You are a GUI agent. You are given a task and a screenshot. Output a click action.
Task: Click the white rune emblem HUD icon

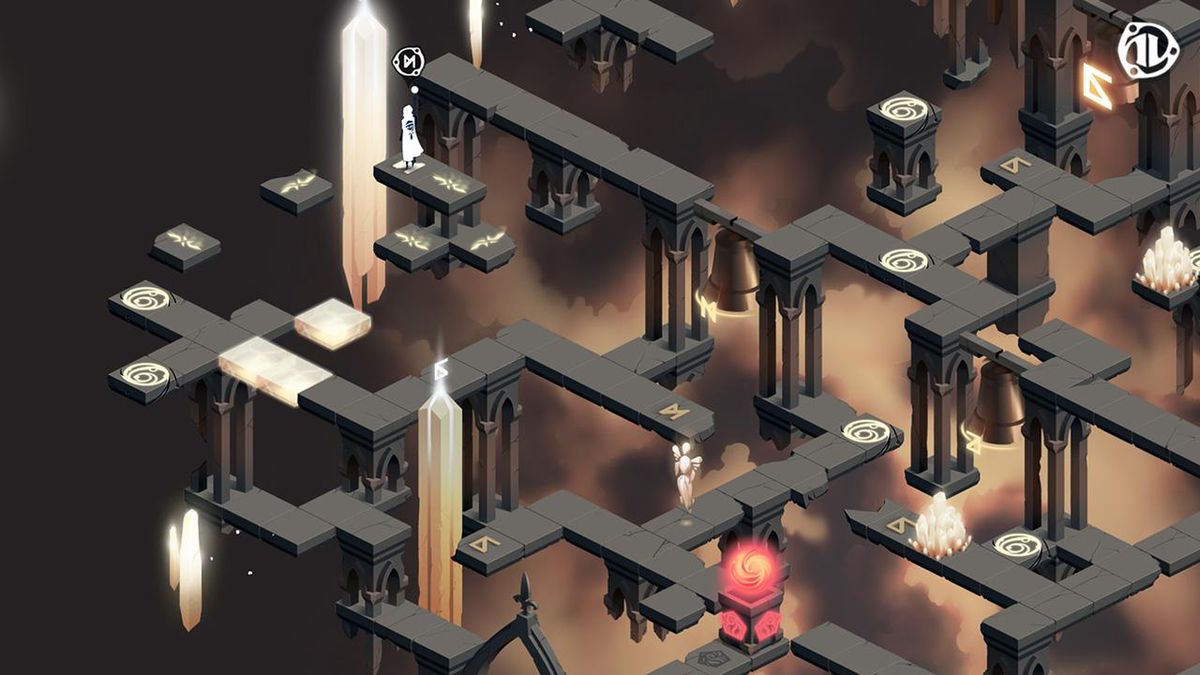point(1147,48)
